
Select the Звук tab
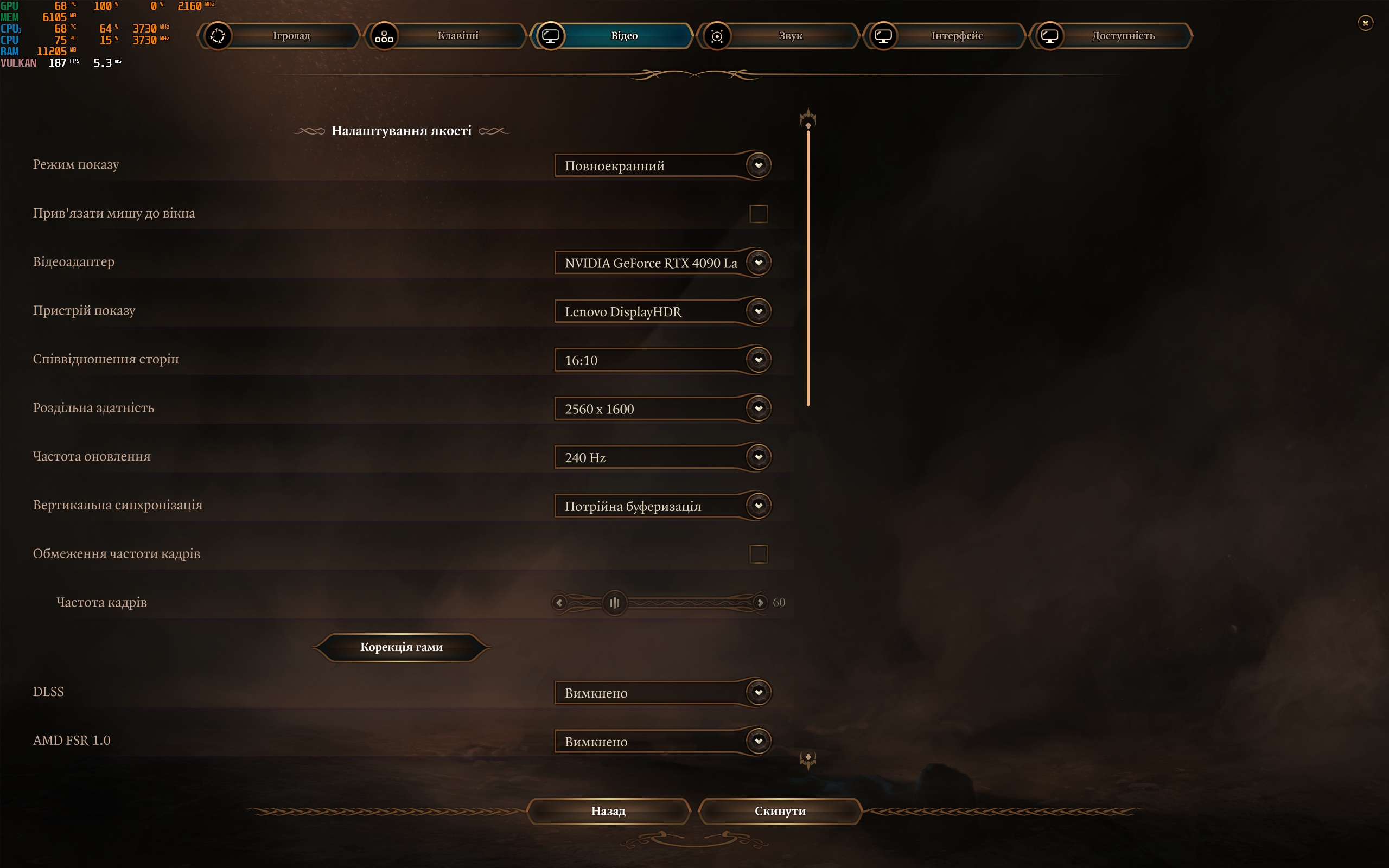790,36
